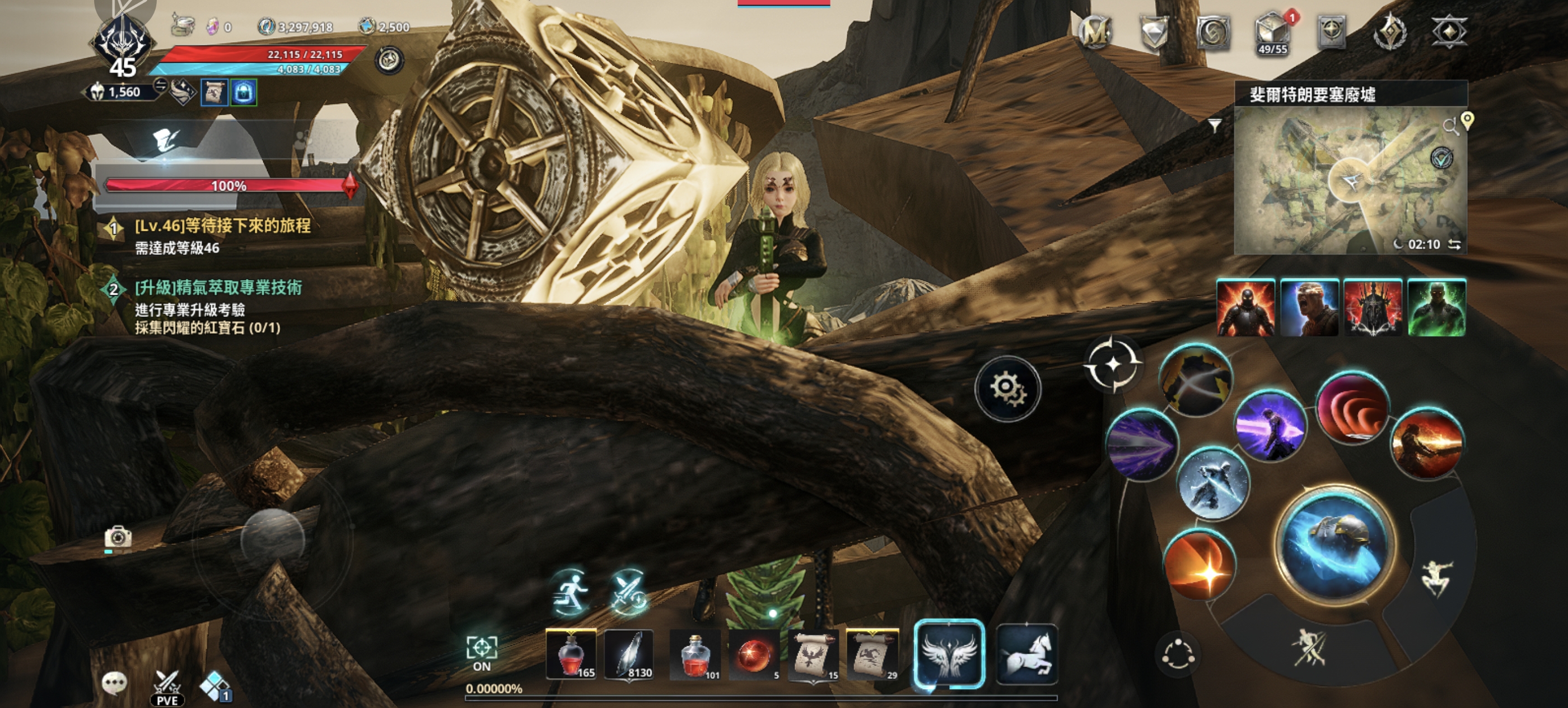Select the Lv.46 等待接下來的旅程 quest
Viewport: 1568px width, 708px height.
tap(222, 226)
